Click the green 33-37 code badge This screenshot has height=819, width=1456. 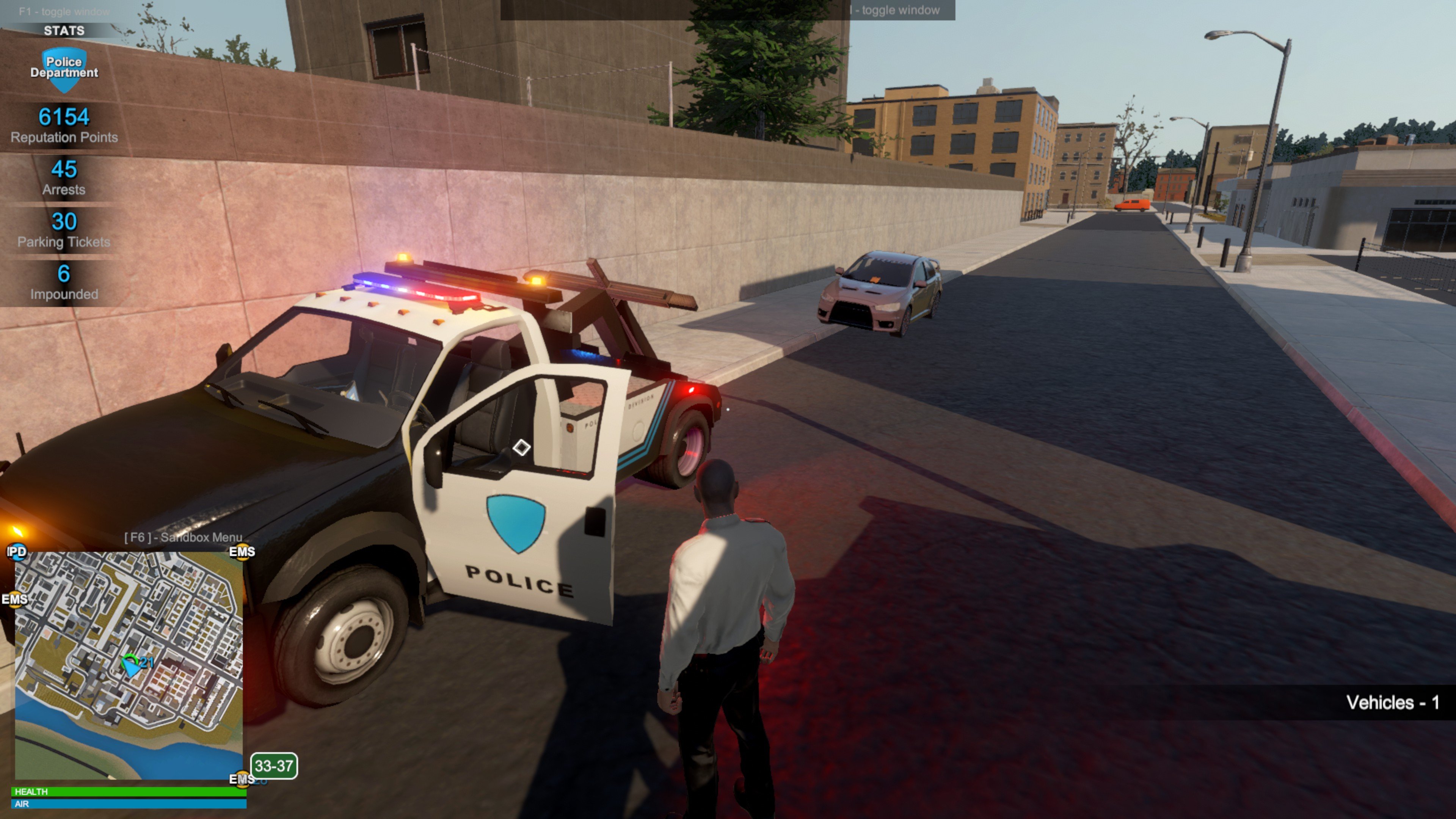(x=274, y=766)
